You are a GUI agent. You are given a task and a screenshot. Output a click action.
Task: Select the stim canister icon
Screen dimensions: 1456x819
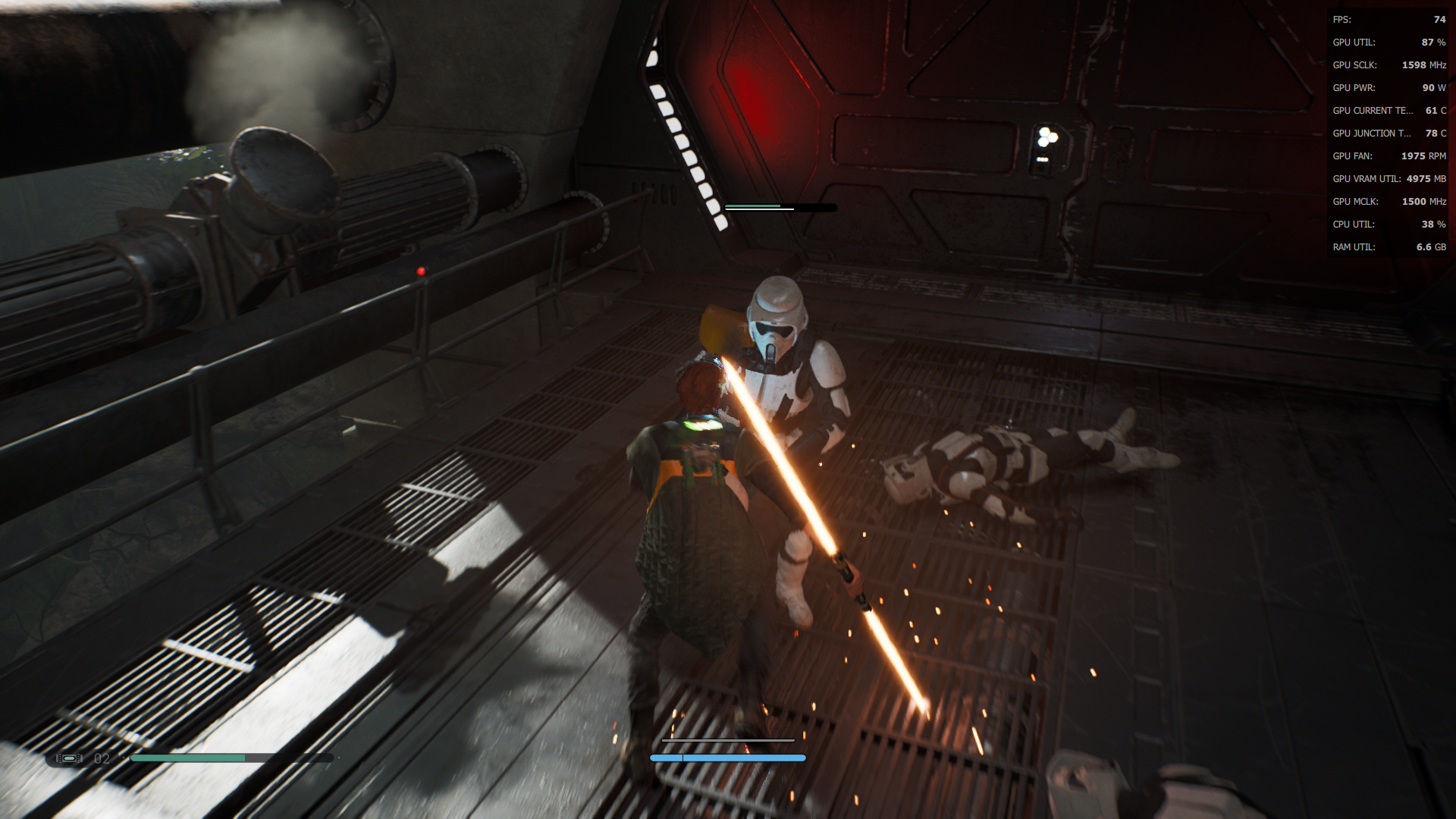click(69, 758)
